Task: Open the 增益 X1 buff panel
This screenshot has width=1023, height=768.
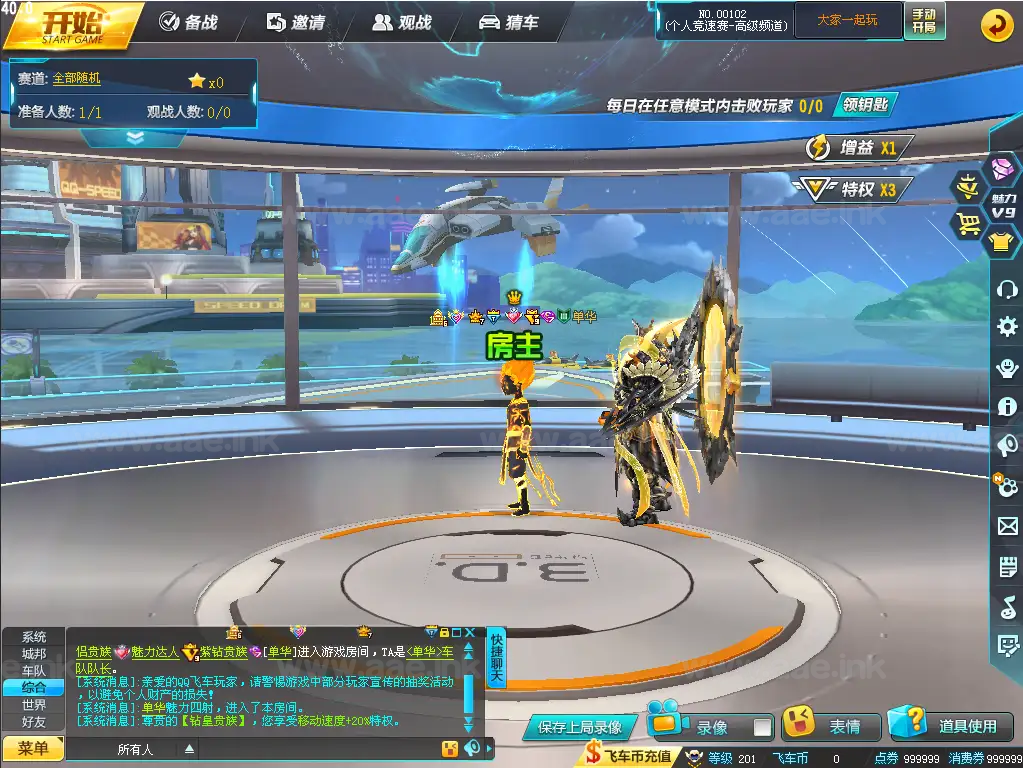Action: tap(859, 148)
